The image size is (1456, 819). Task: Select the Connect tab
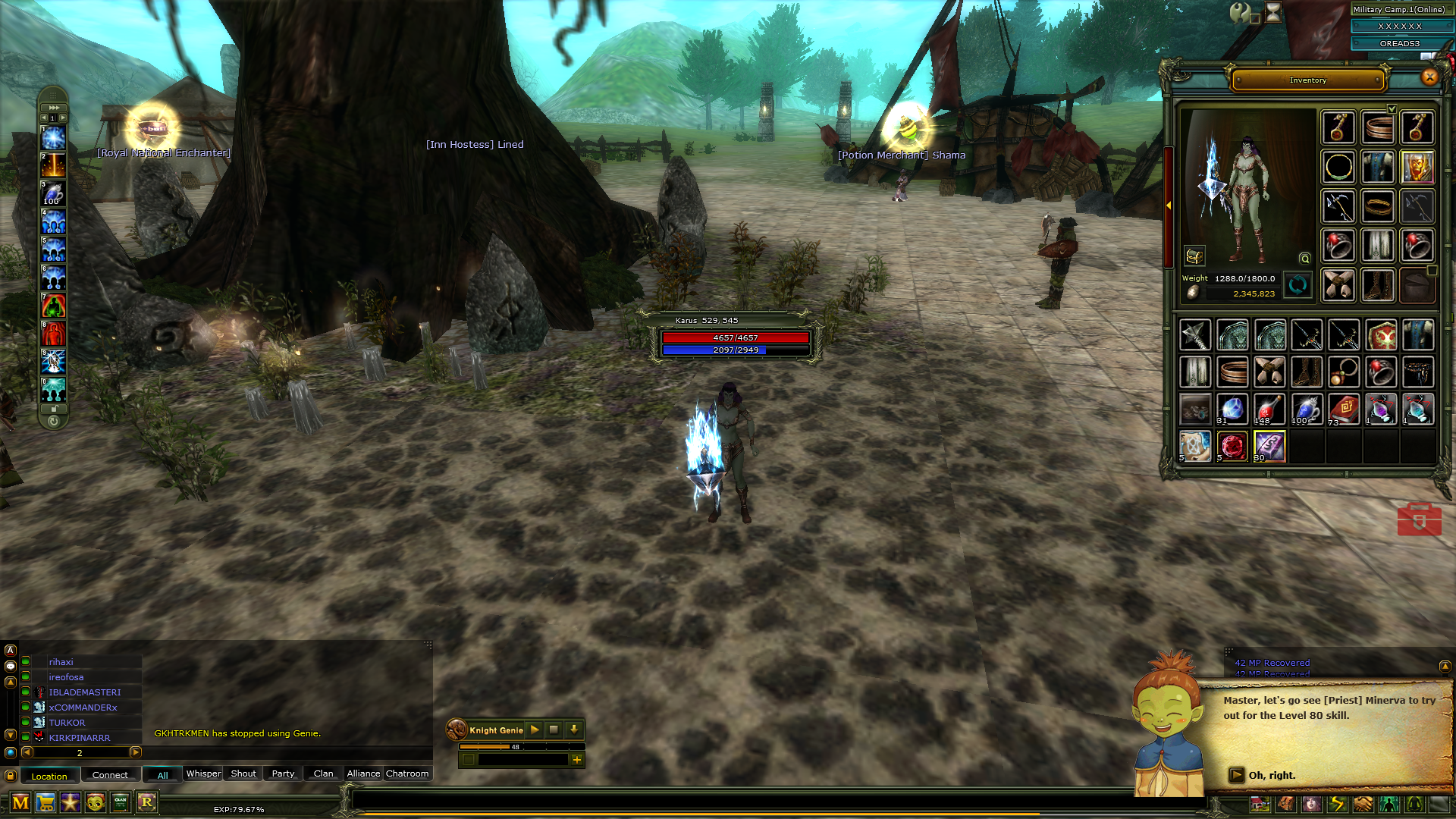tap(110, 775)
